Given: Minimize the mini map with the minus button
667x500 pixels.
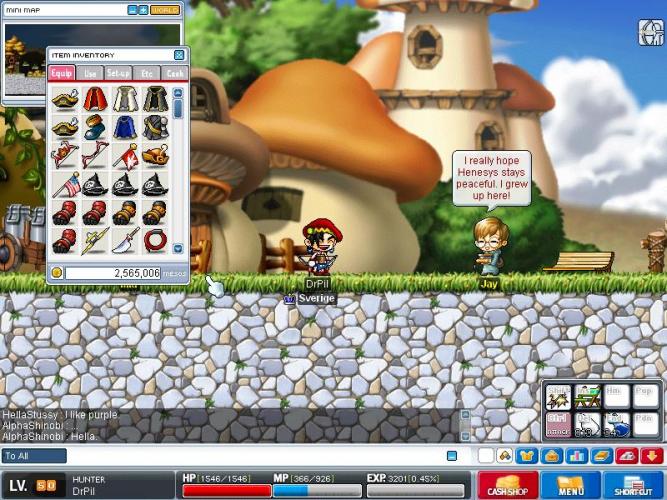Looking at the screenshot, I should tap(133, 10).
